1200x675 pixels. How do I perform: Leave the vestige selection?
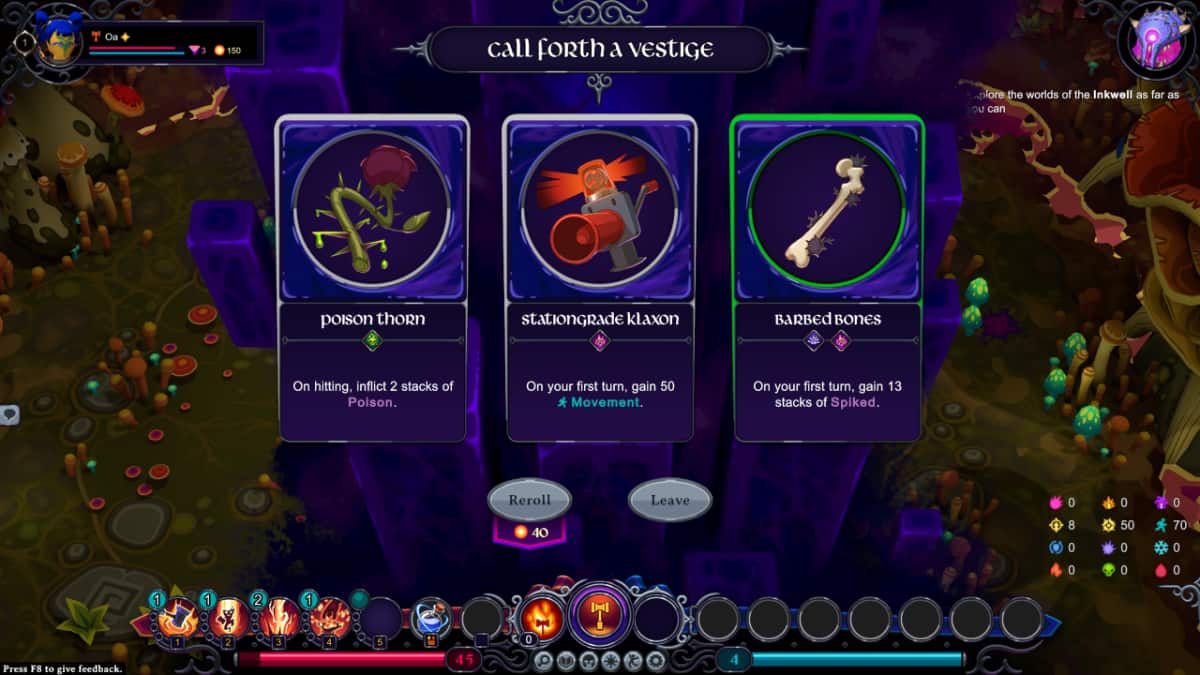coord(670,500)
